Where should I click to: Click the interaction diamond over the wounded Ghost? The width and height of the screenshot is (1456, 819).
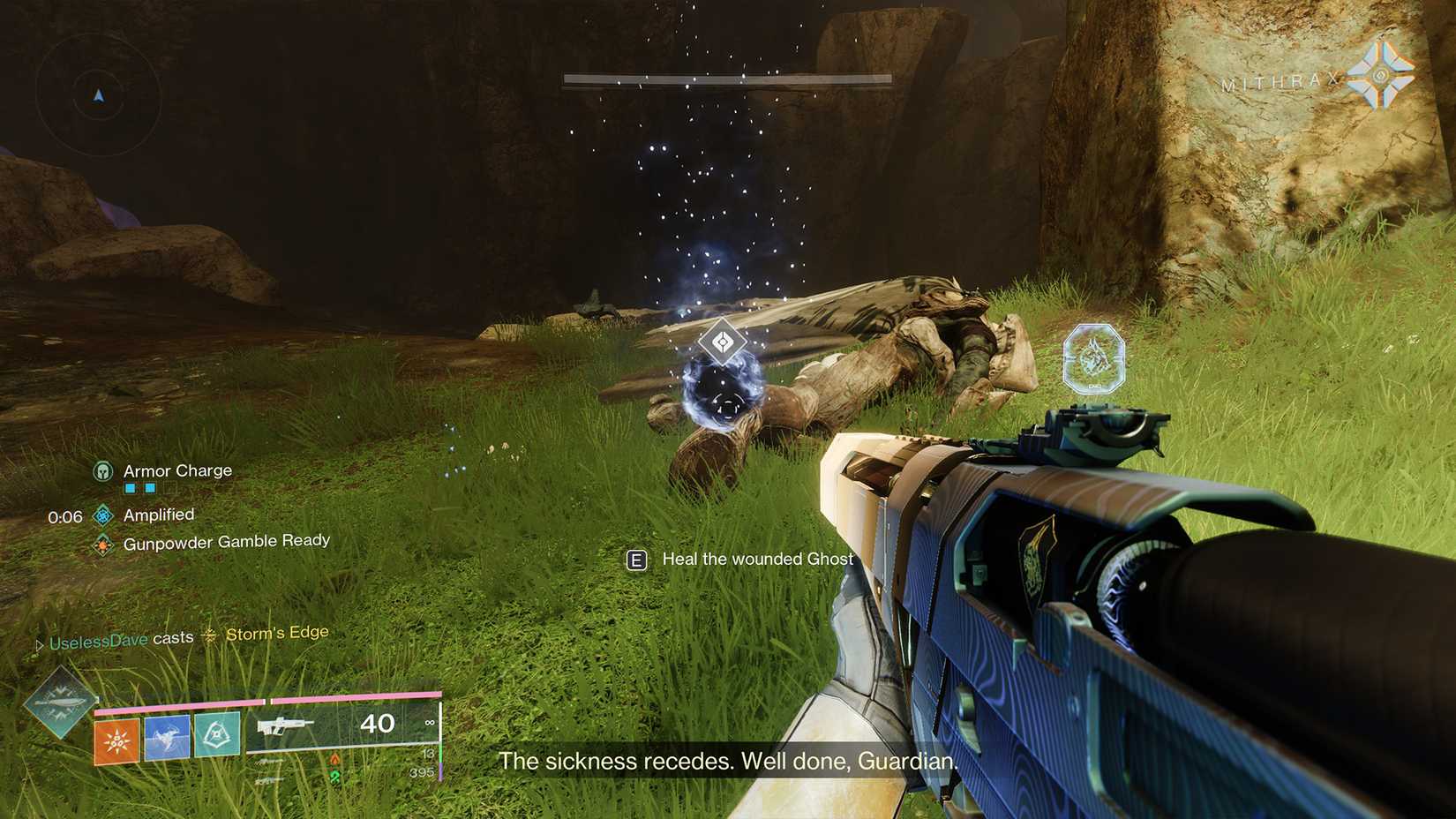tap(722, 340)
